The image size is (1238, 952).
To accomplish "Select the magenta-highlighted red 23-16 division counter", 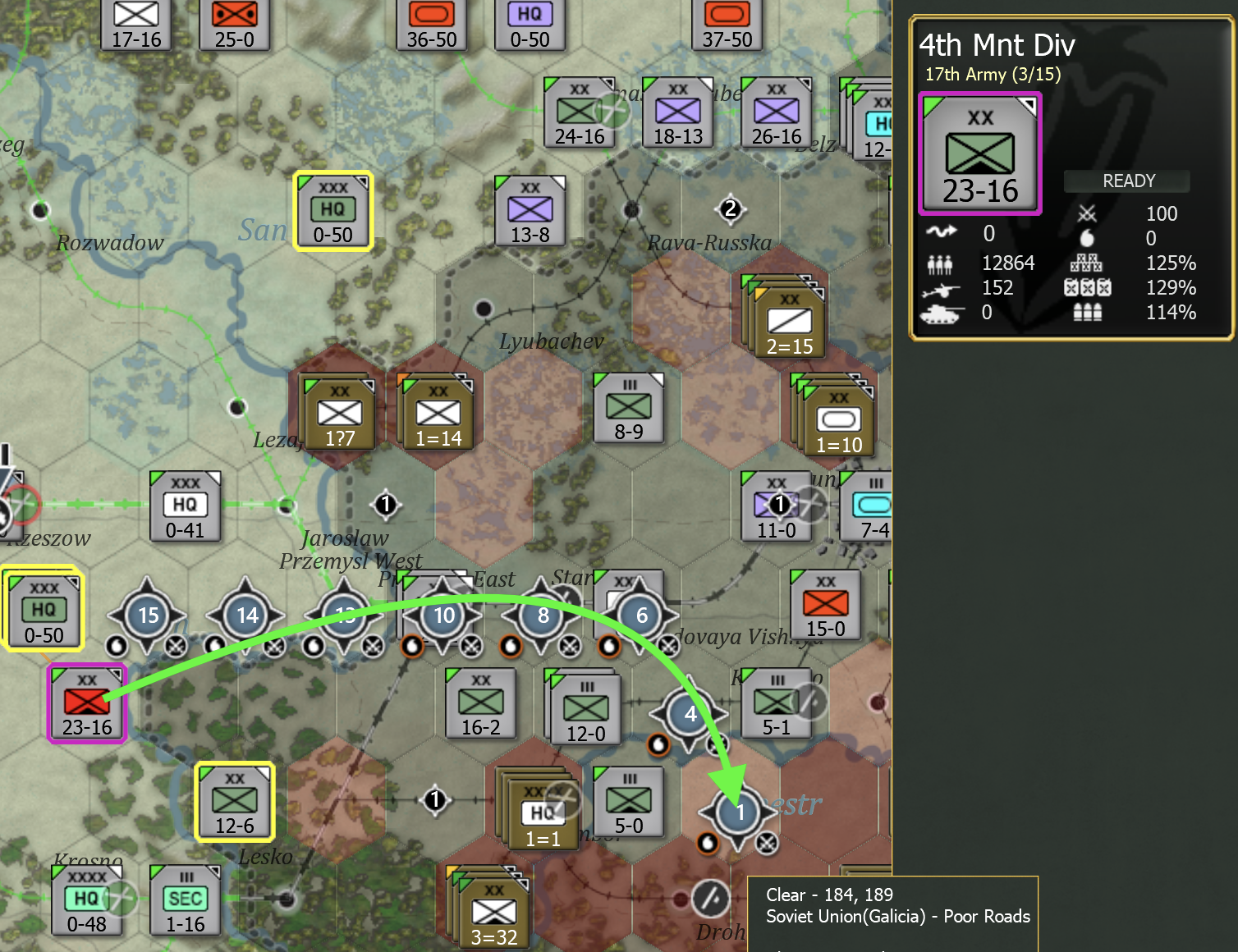I will coord(85,703).
